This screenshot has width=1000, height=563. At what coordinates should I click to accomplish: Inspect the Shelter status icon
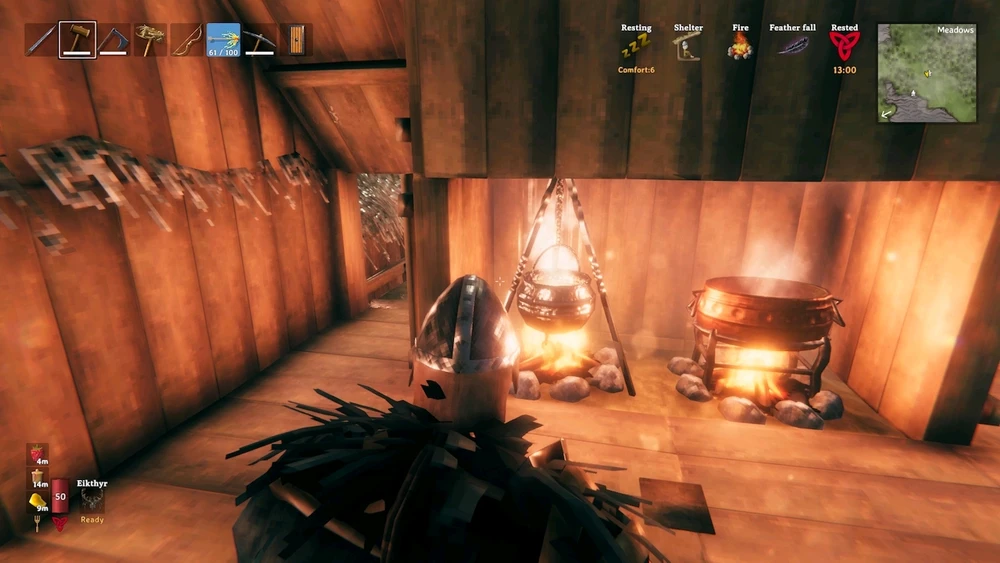[x=687, y=46]
